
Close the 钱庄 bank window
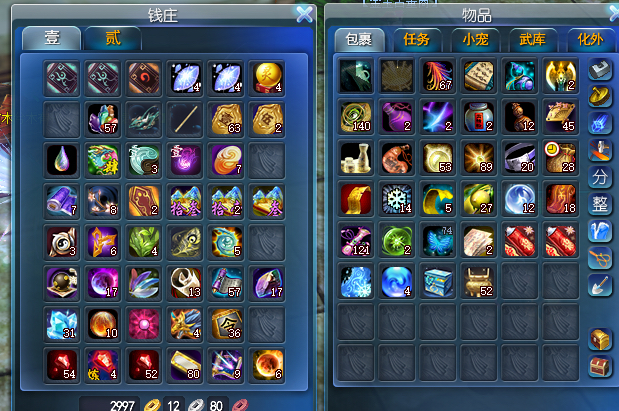305,13
